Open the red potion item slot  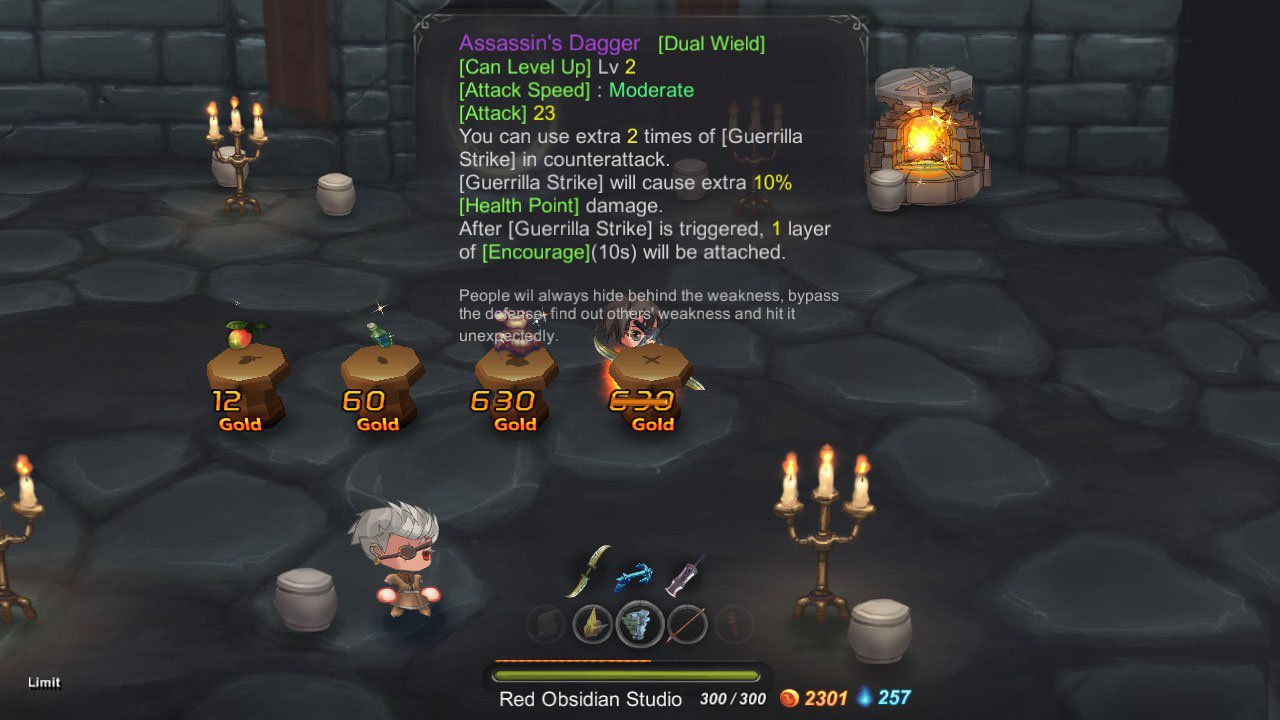(x=735, y=625)
